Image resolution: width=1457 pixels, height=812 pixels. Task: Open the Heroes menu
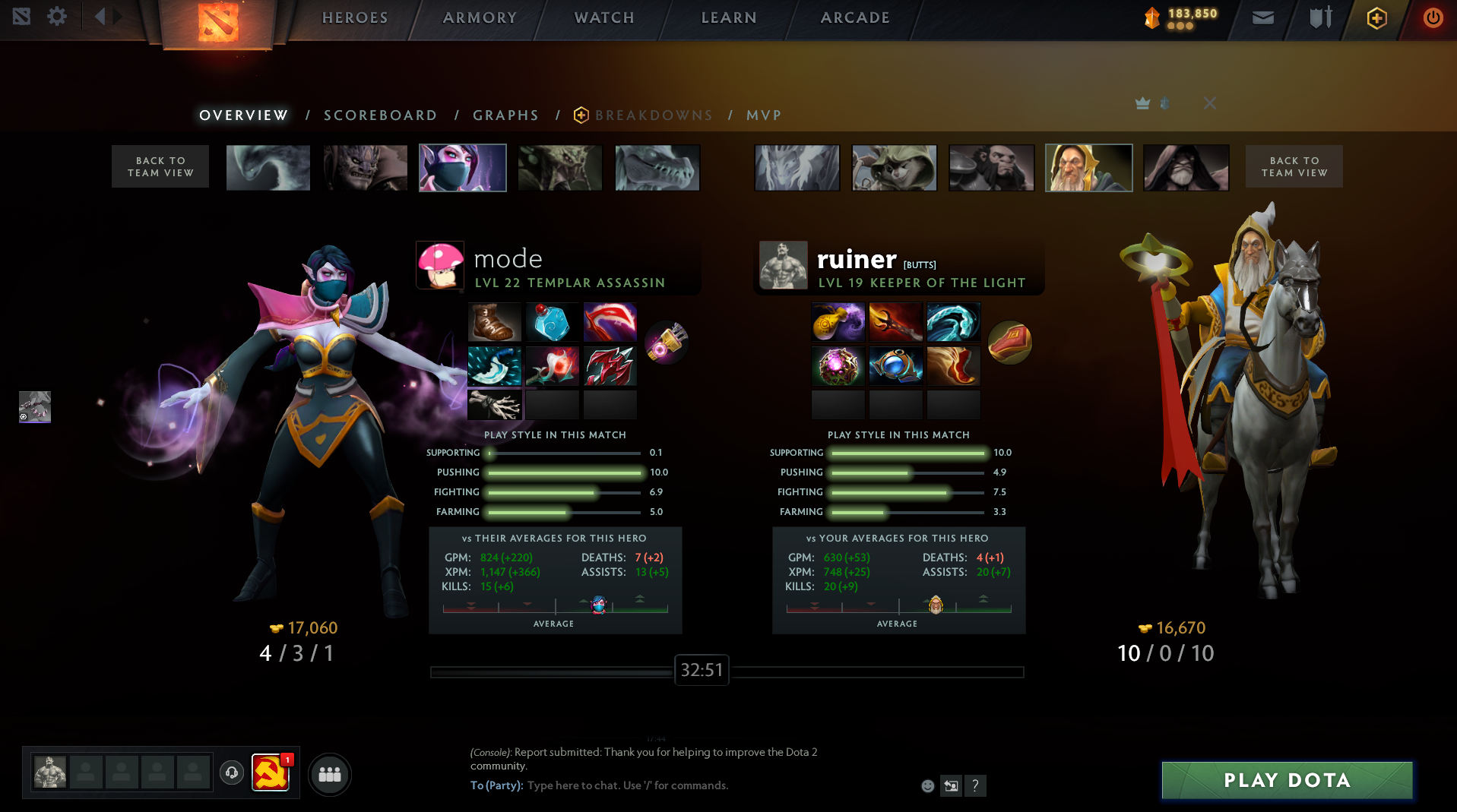coord(355,17)
